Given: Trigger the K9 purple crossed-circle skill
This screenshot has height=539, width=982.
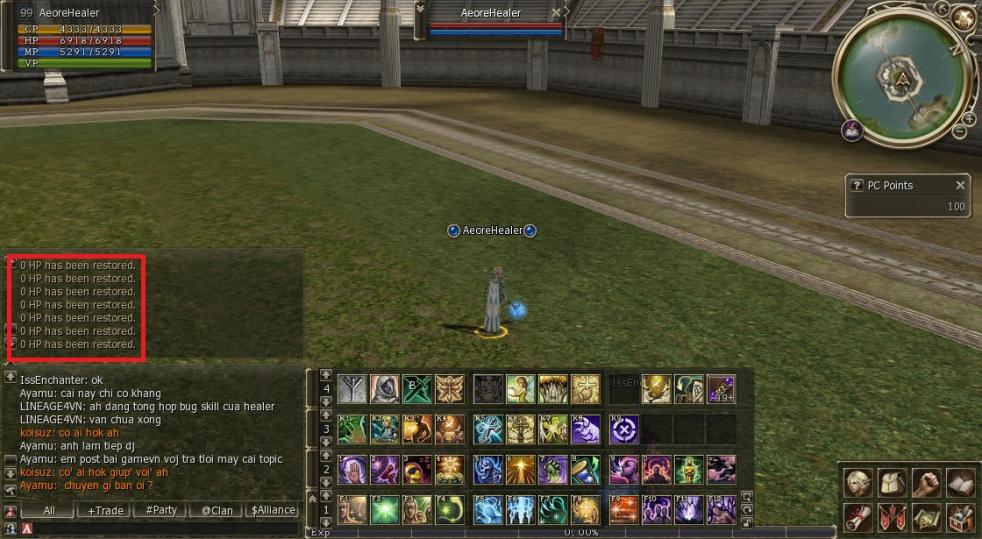Looking at the screenshot, I should pos(624,429).
